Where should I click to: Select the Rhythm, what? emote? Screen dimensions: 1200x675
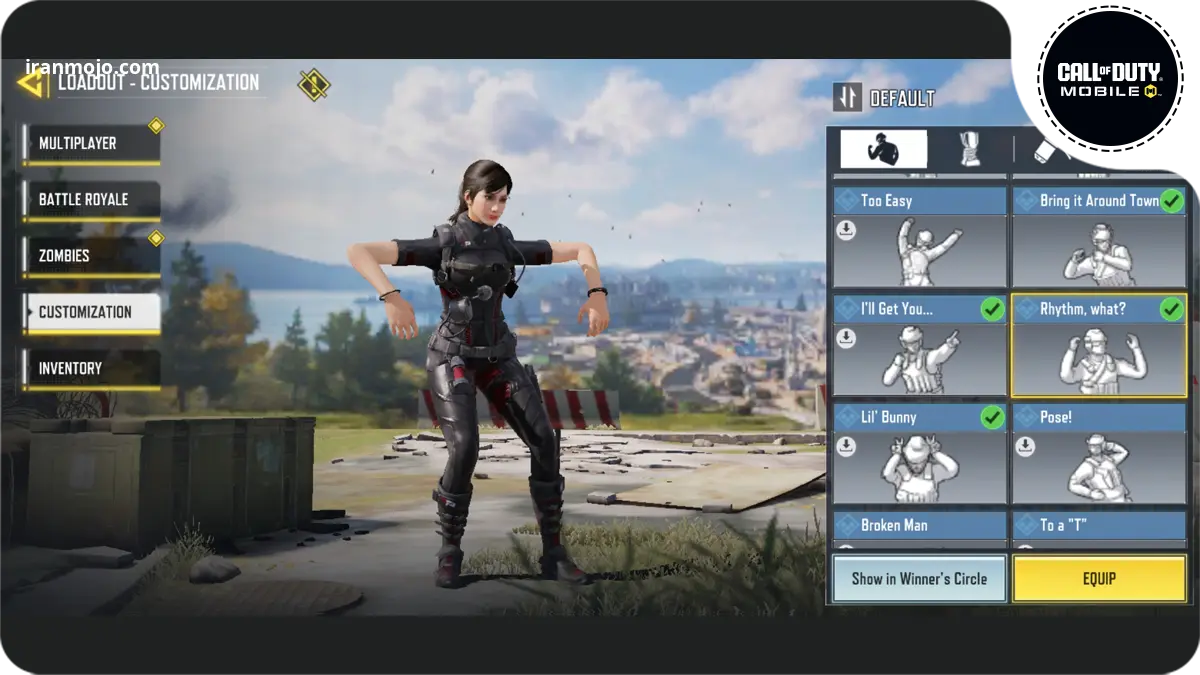click(1099, 346)
